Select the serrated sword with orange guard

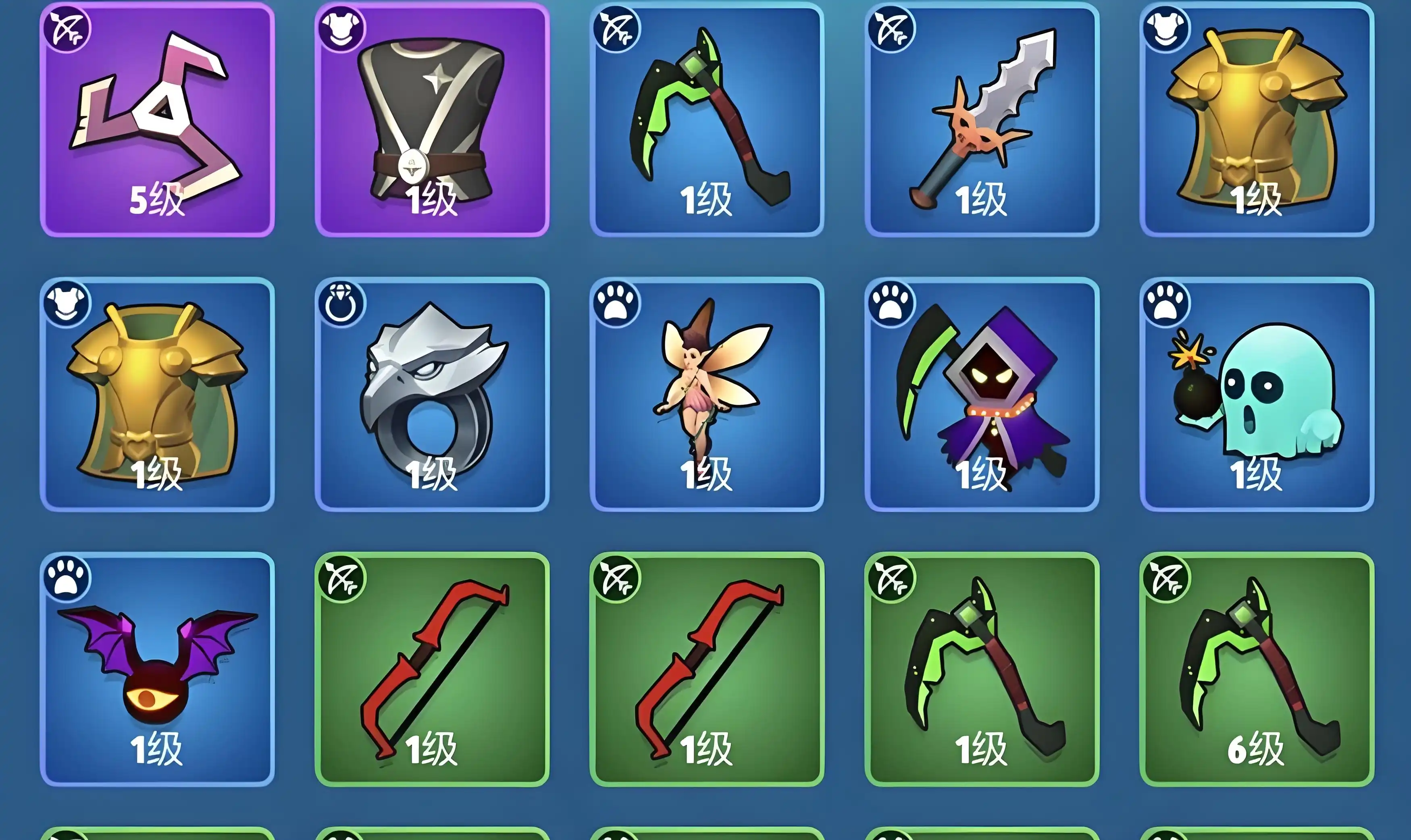[981, 119]
